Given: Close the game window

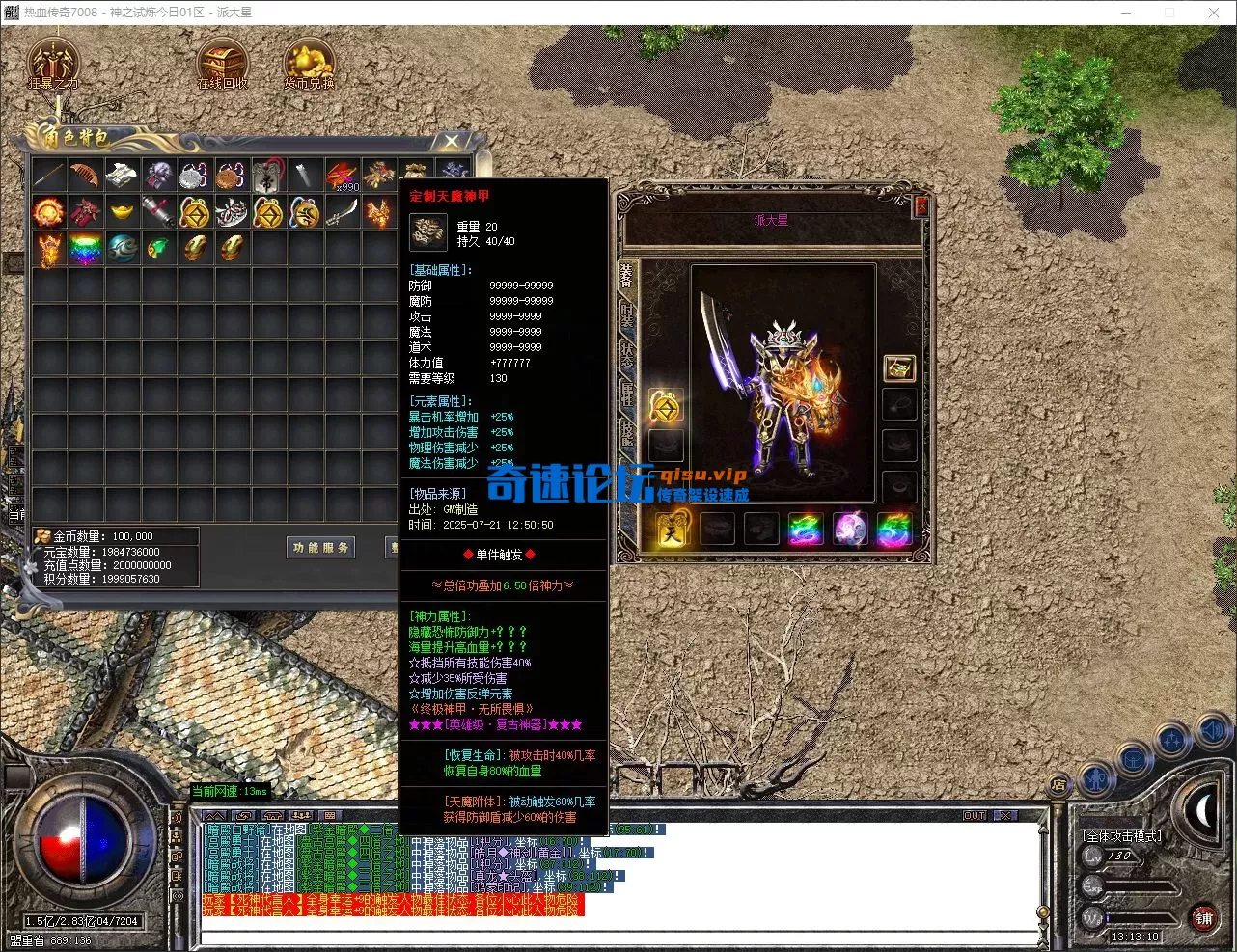Looking at the screenshot, I should (1213, 13).
